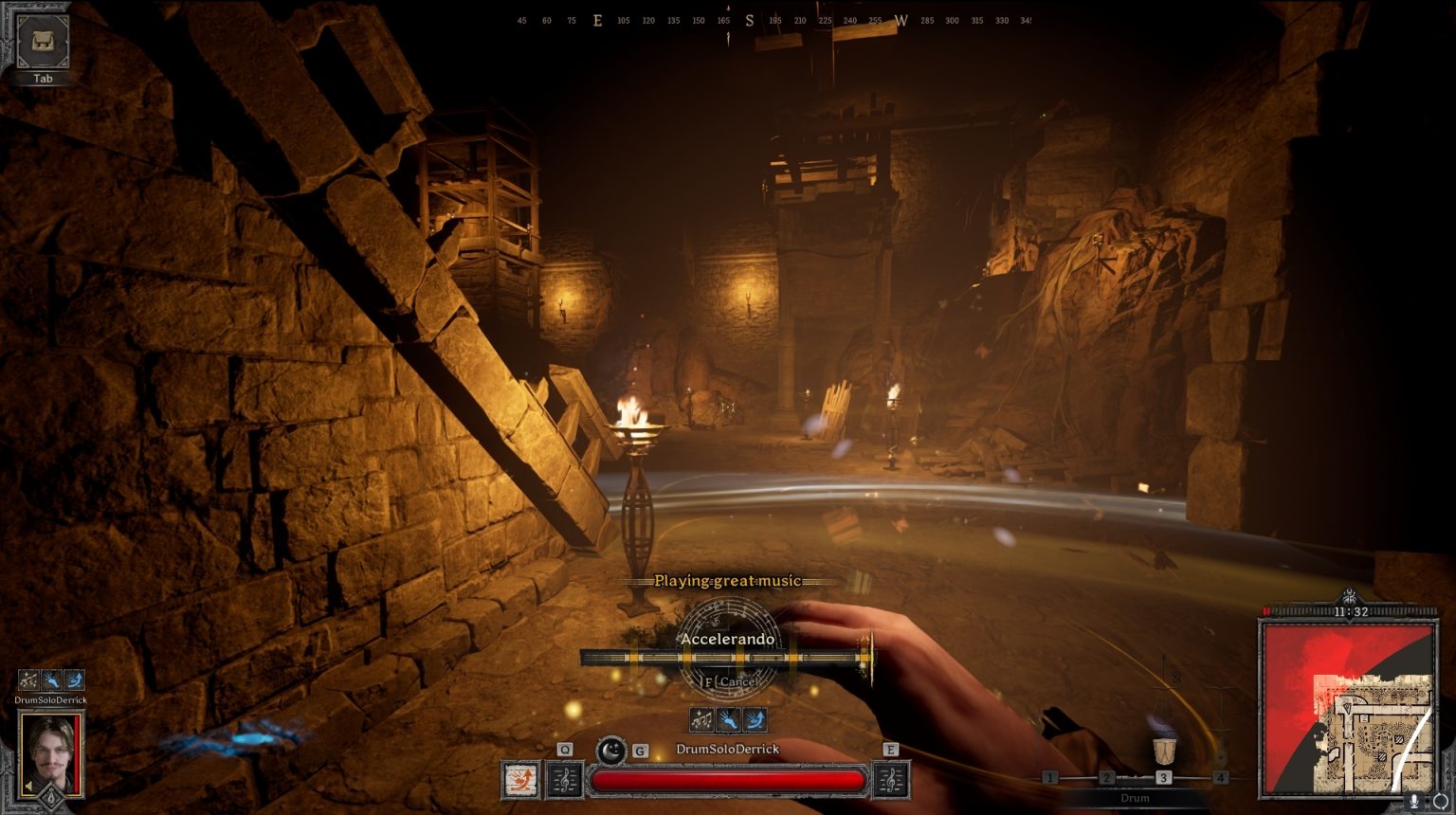Click the orange perk icon beside the health bar
The width and height of the screenshot is (1456, 815).
point(520,780)
